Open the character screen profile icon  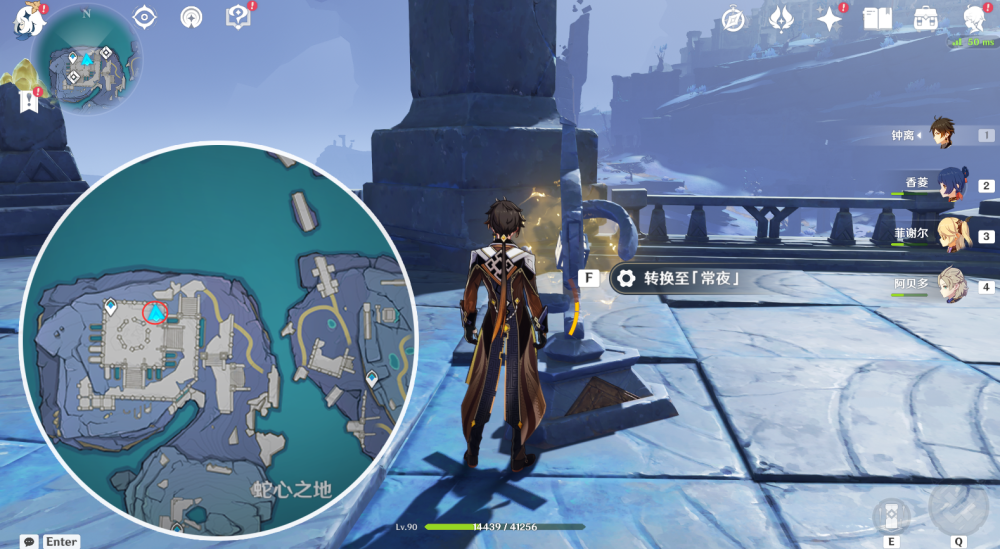pos(975,19)
